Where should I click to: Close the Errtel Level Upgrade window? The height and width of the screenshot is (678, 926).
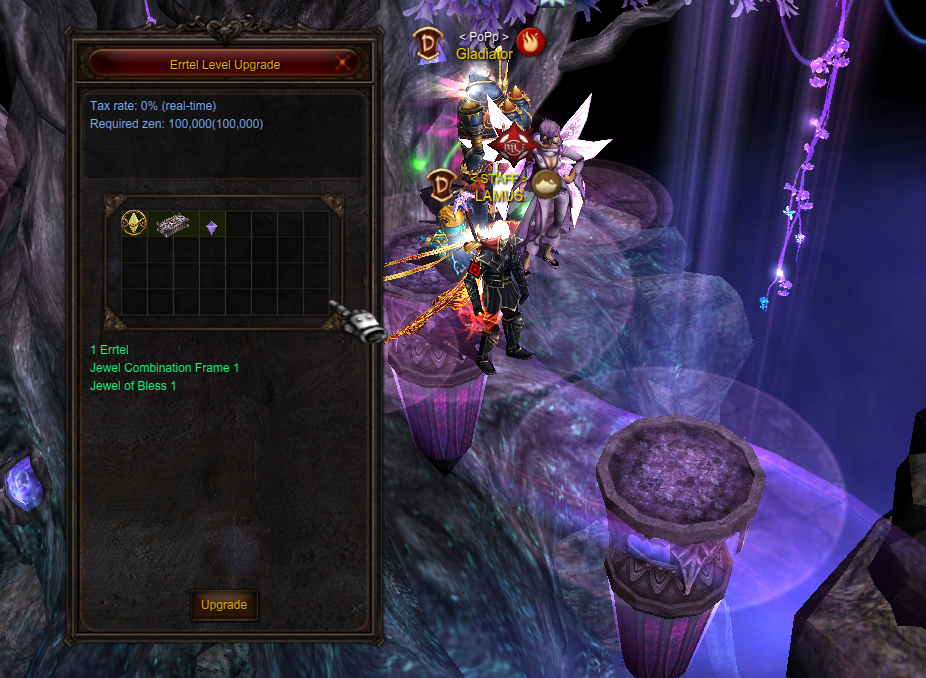[344, 64]
